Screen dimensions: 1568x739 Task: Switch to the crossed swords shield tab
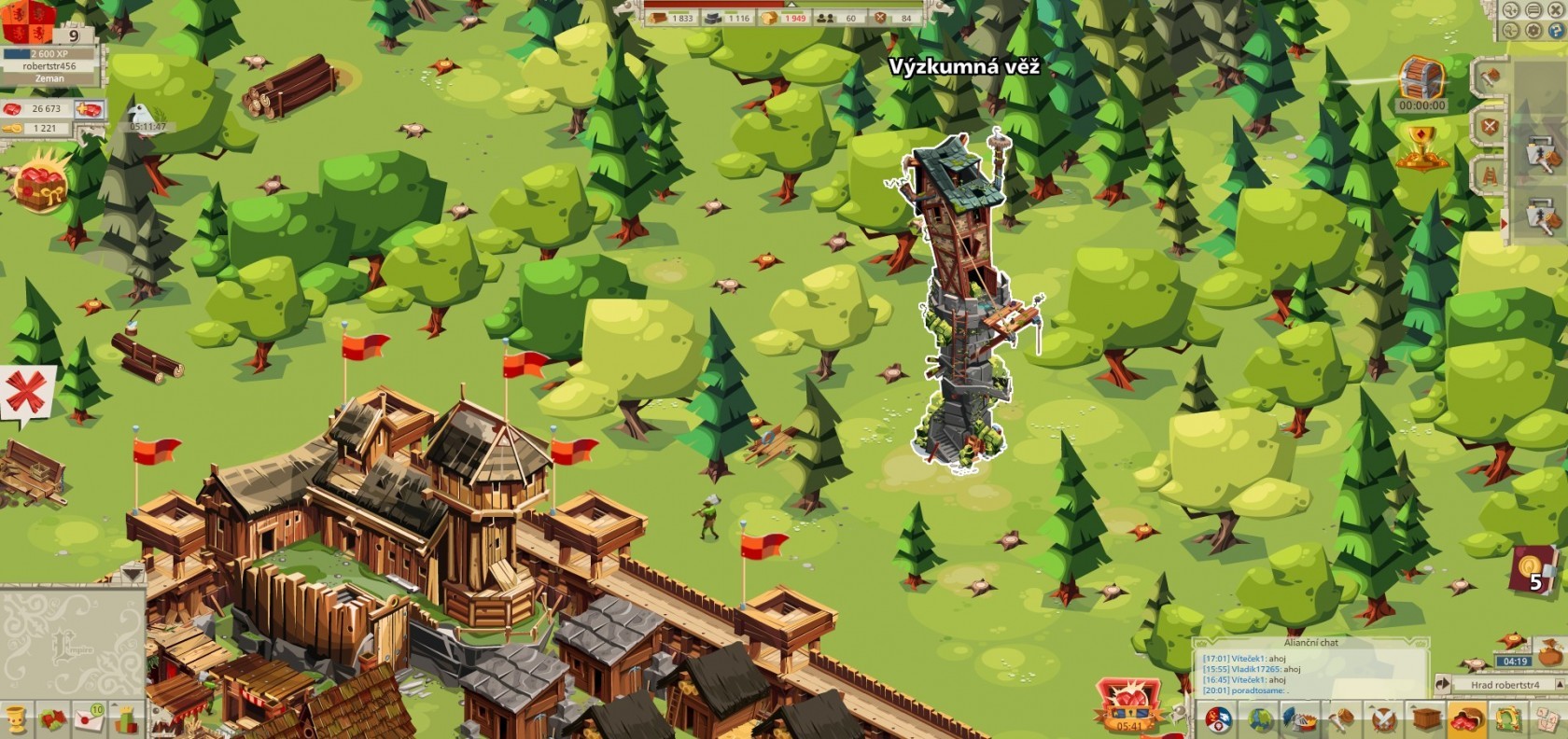(x=1490, y=125)
